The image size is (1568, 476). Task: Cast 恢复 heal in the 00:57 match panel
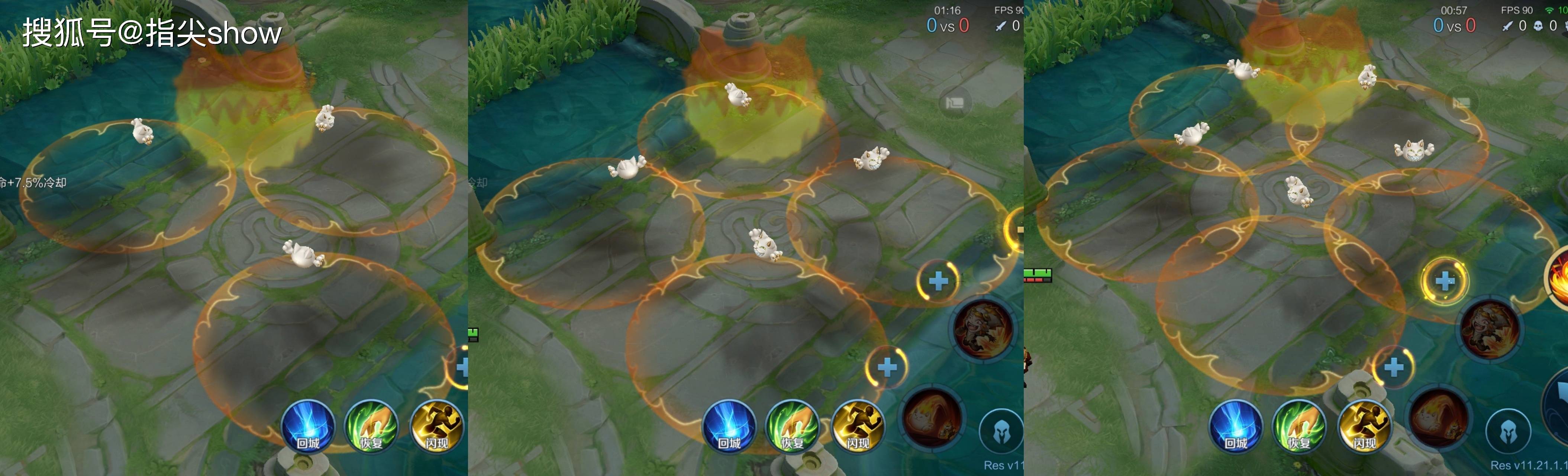click(x=1299, y=427)
